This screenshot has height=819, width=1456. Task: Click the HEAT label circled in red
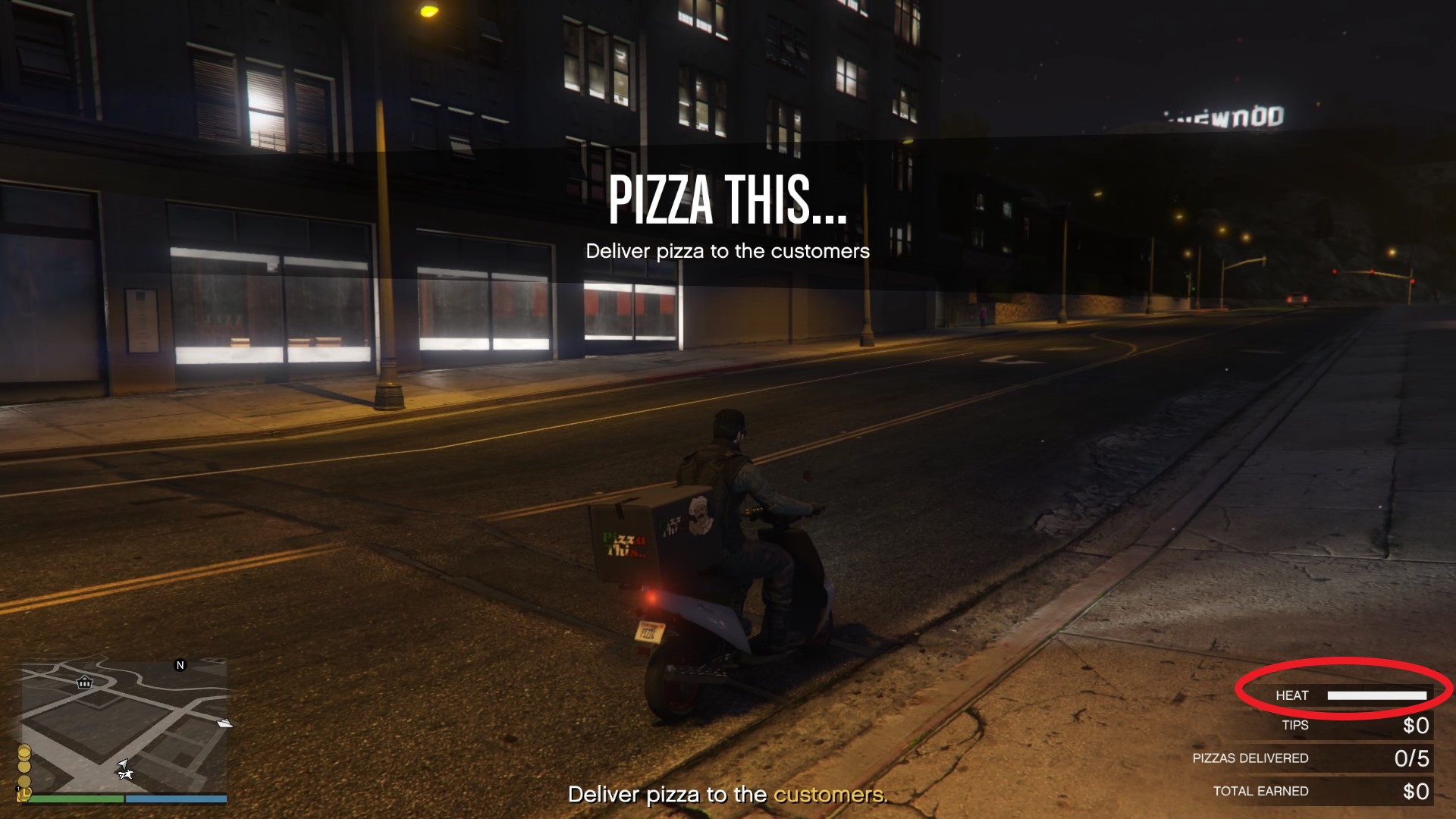(1293, 695)
